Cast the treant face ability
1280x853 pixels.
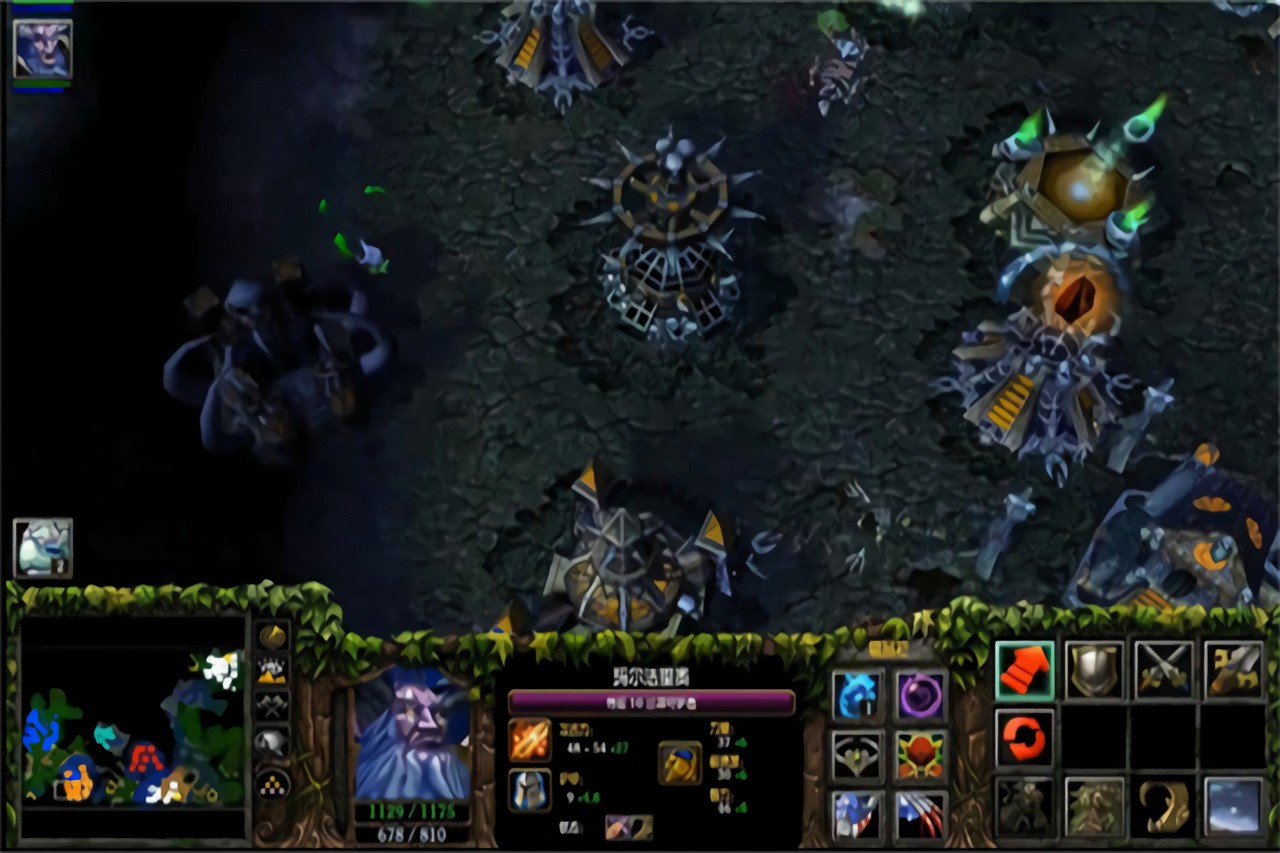coord(1093,807)
